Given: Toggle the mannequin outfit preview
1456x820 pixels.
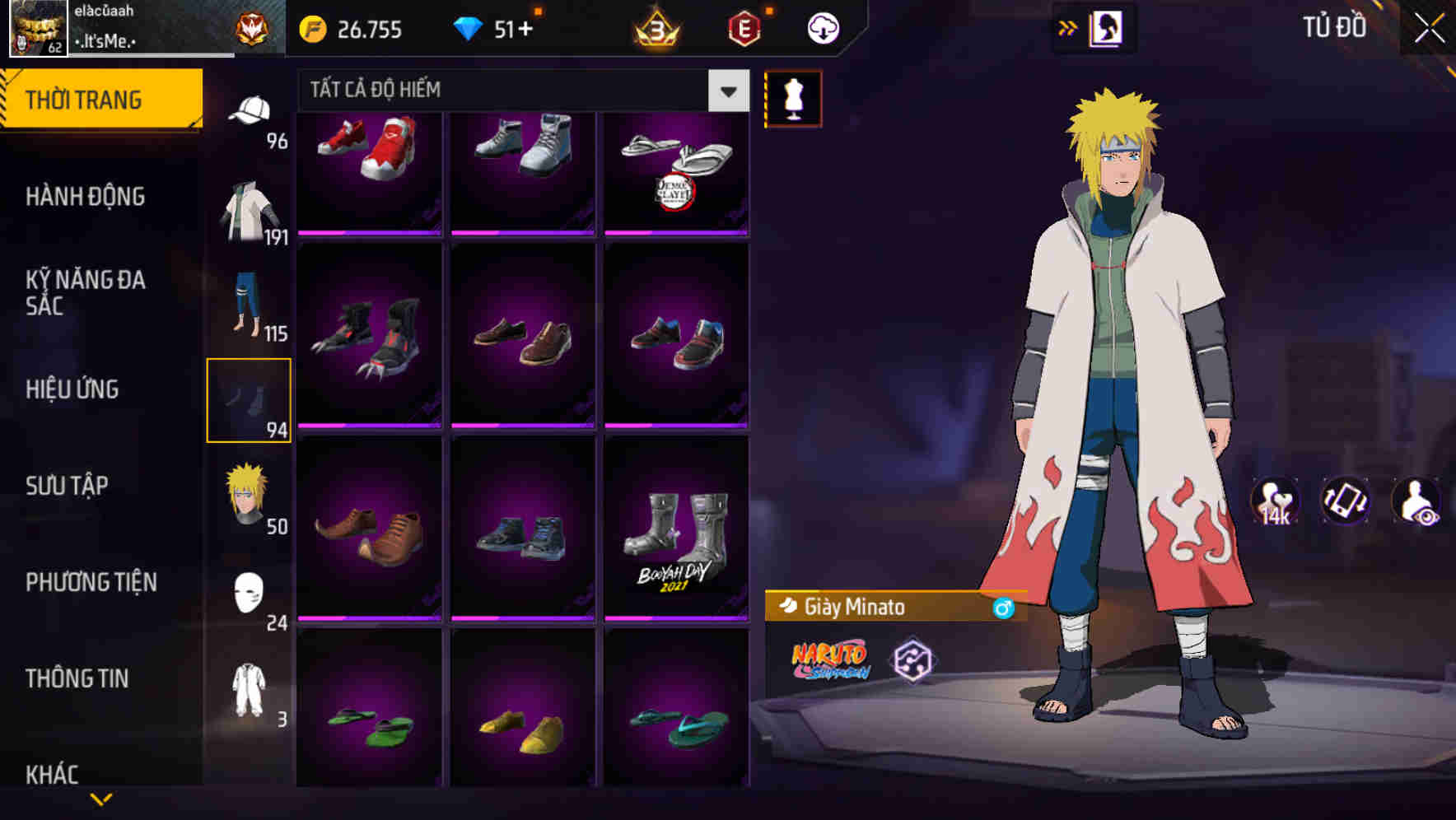Looking at the screenshot, I should (x=792, y=100).
